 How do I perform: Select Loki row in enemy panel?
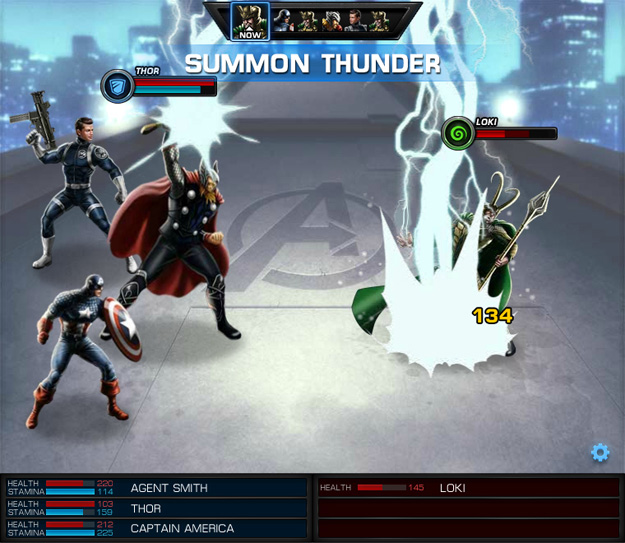pyautogui.click(x=468, y=488)
